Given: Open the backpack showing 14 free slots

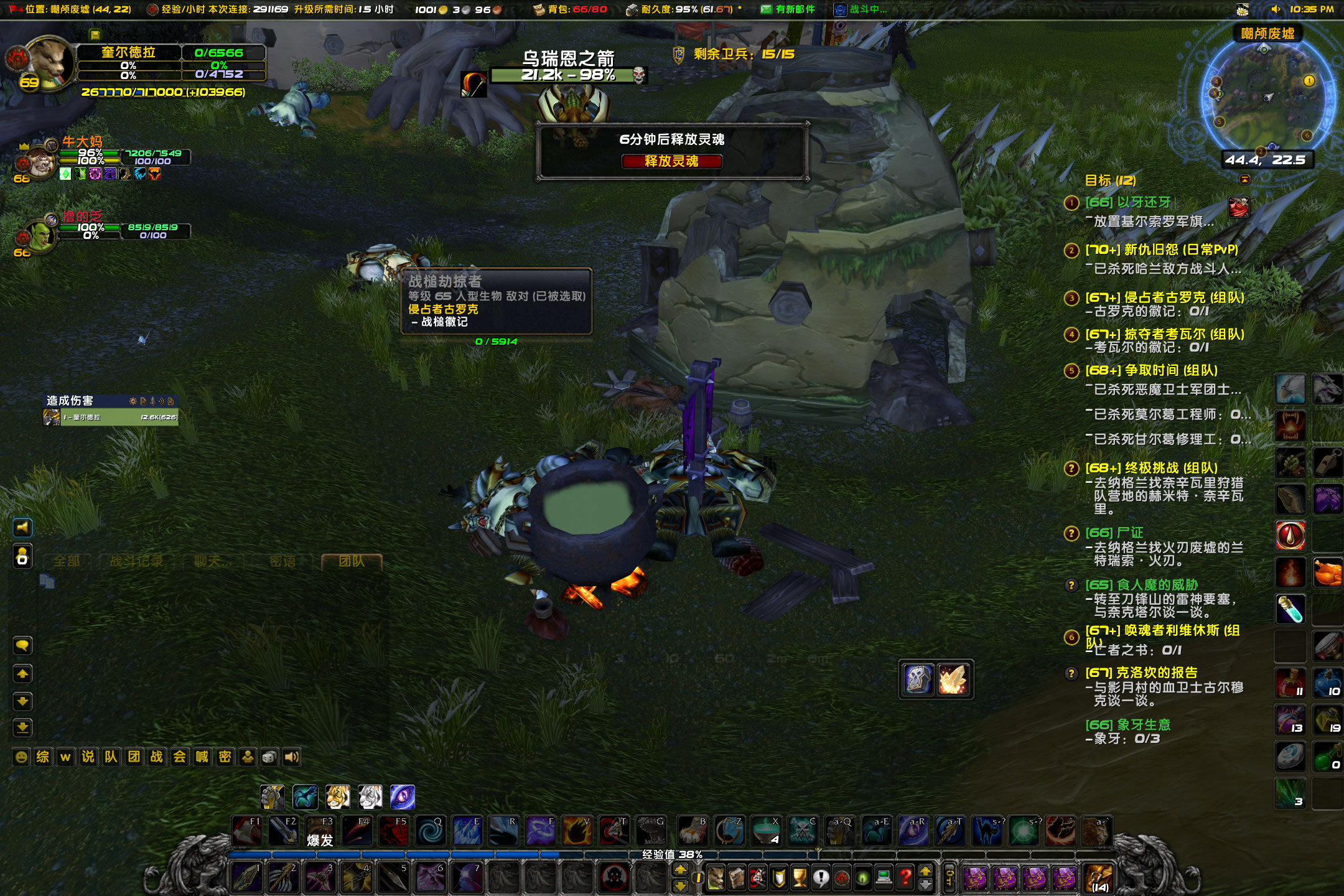Looking at the screenshot, I should click(x=1099, y=879).
